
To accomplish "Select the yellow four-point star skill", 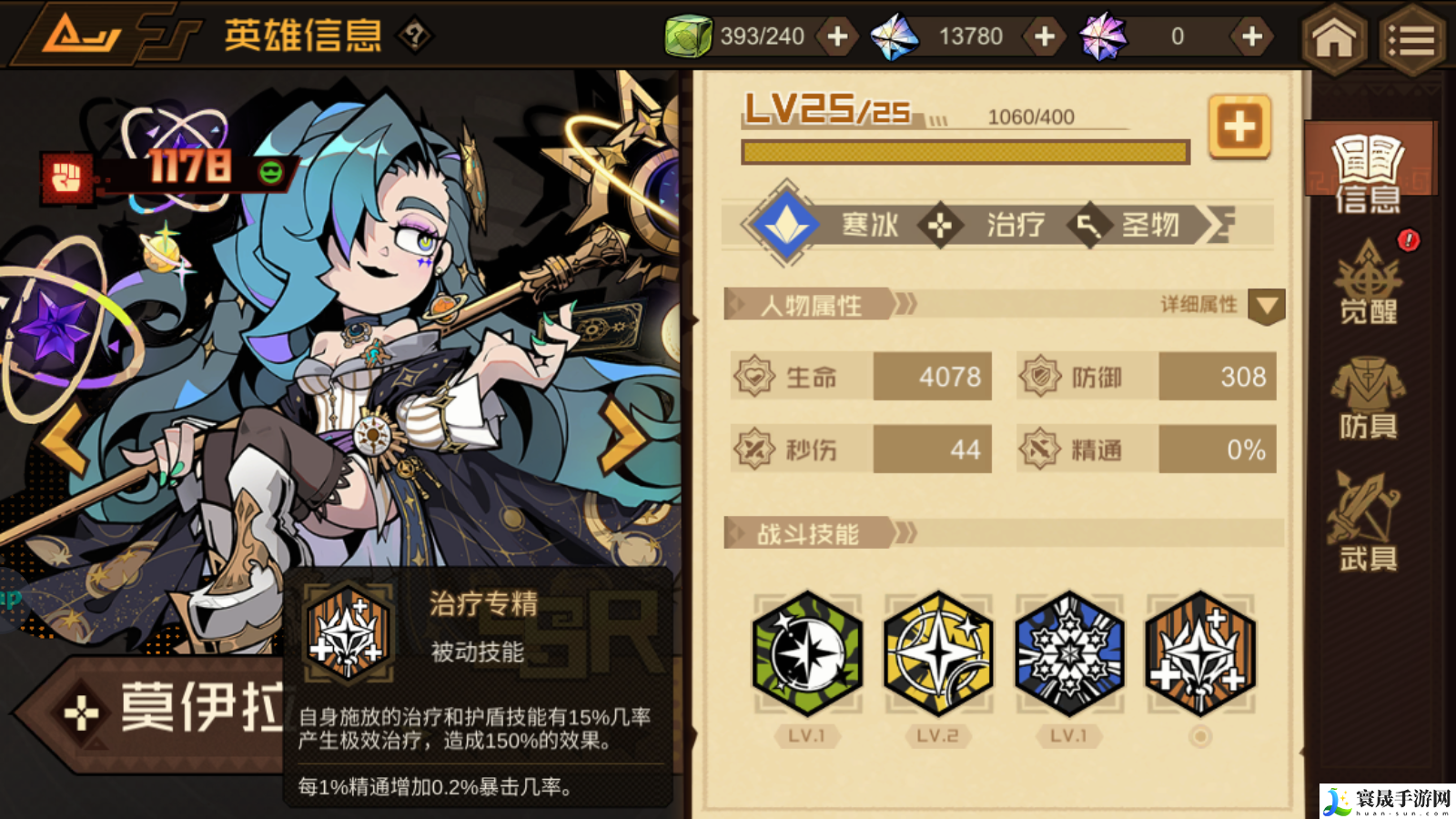I will [x=938, y=653].
